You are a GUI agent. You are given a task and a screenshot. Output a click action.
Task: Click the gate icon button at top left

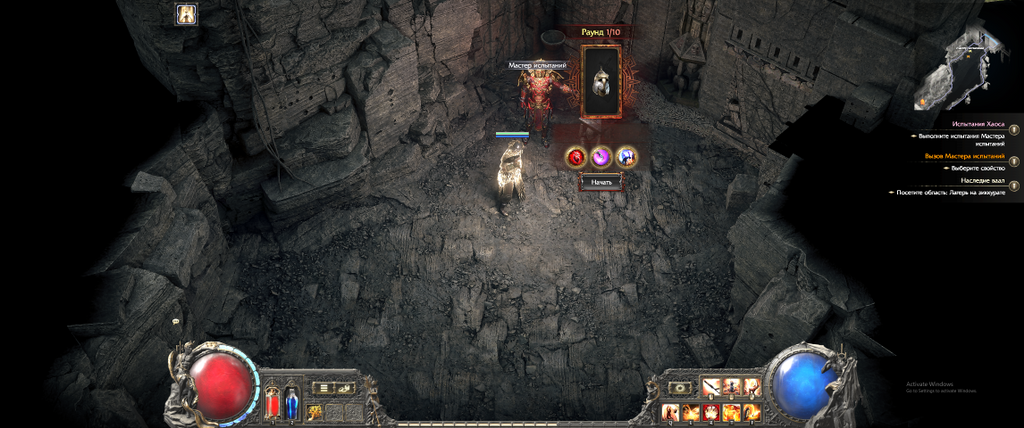tap(187, 14)
